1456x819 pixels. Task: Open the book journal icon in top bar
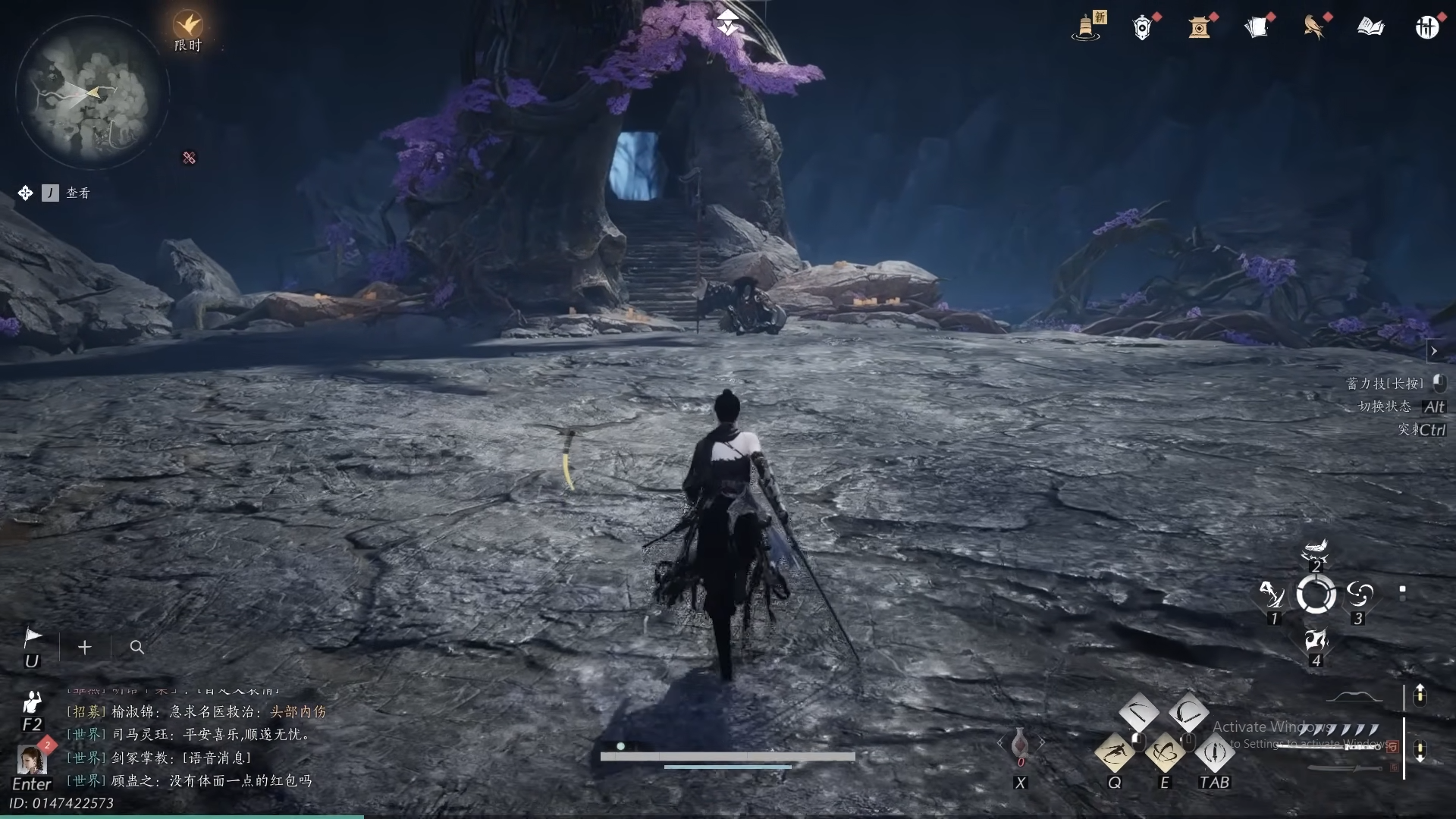[1370, 27]
